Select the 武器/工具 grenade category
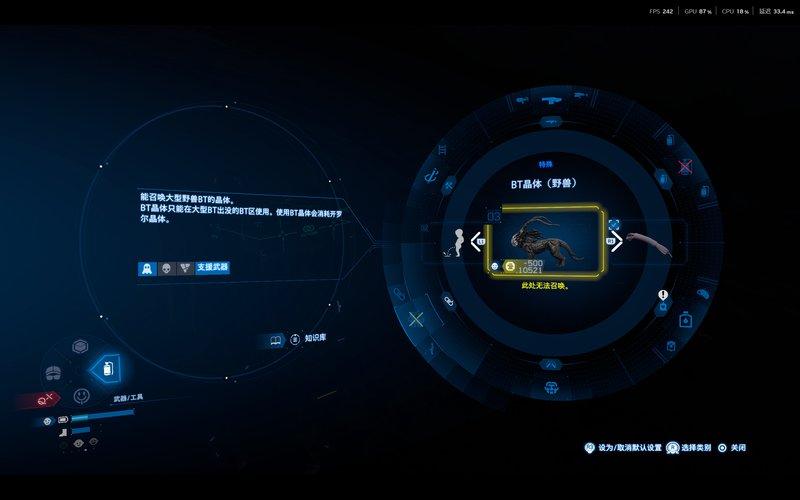800x500 pixels. point(107,369)
